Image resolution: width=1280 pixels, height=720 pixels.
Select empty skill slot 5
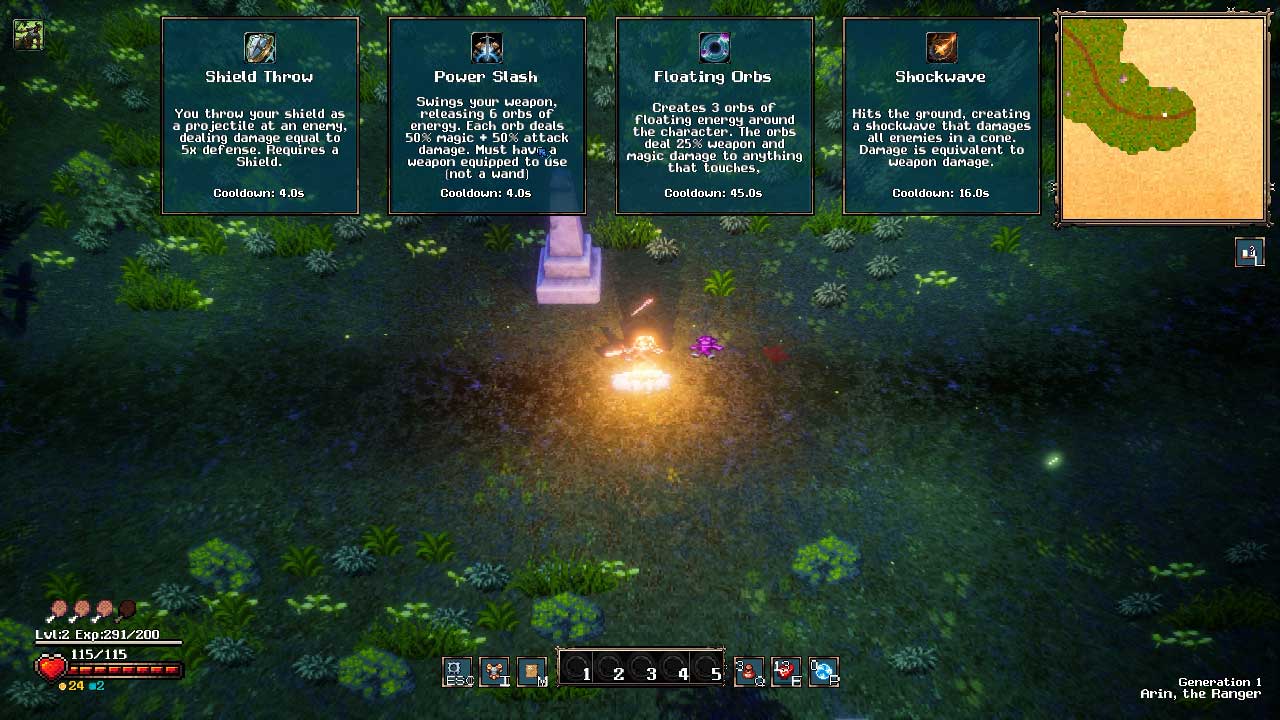[x=707, y=669]
